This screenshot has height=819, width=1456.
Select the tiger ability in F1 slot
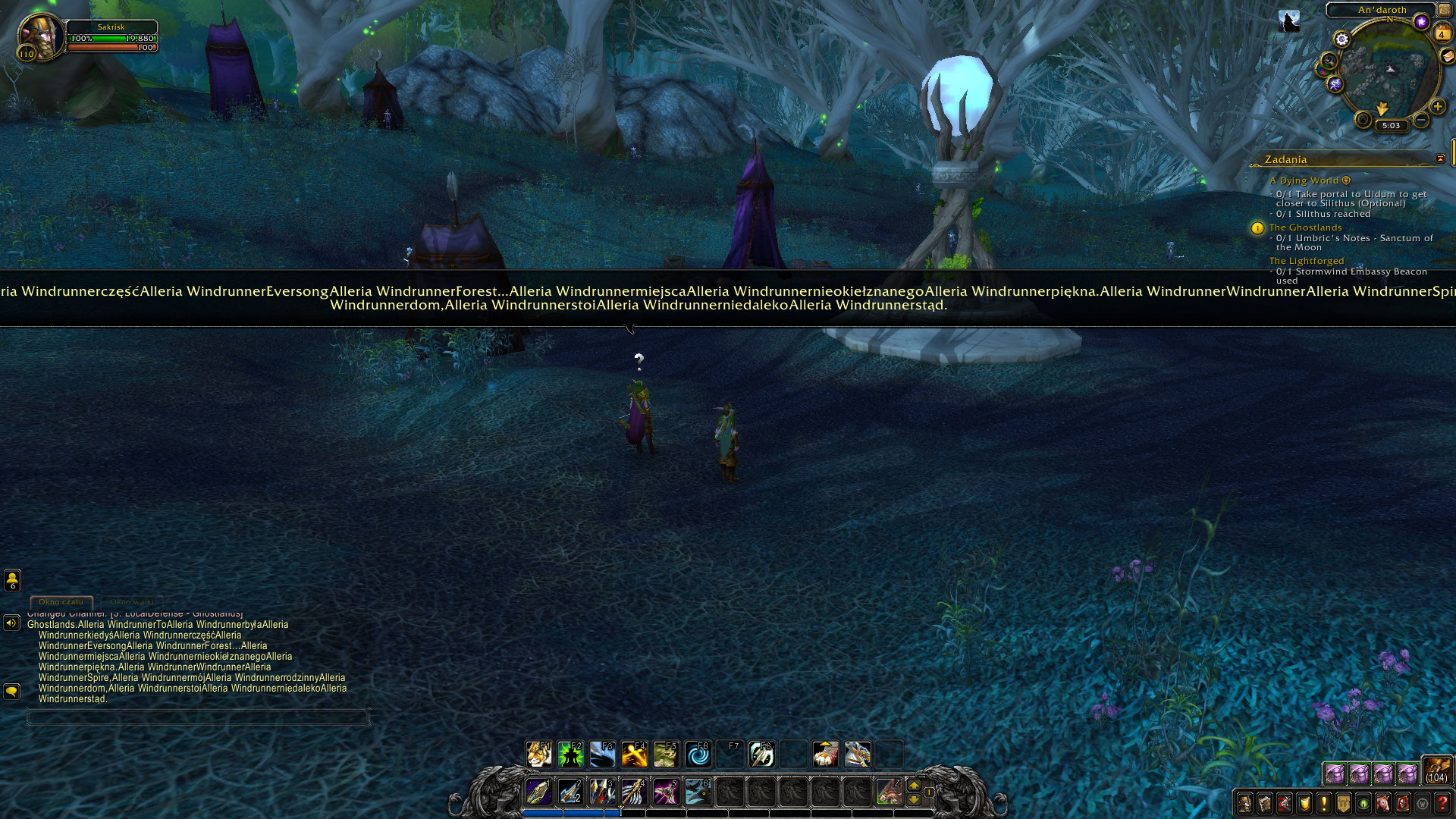click(x=539, y=755)
